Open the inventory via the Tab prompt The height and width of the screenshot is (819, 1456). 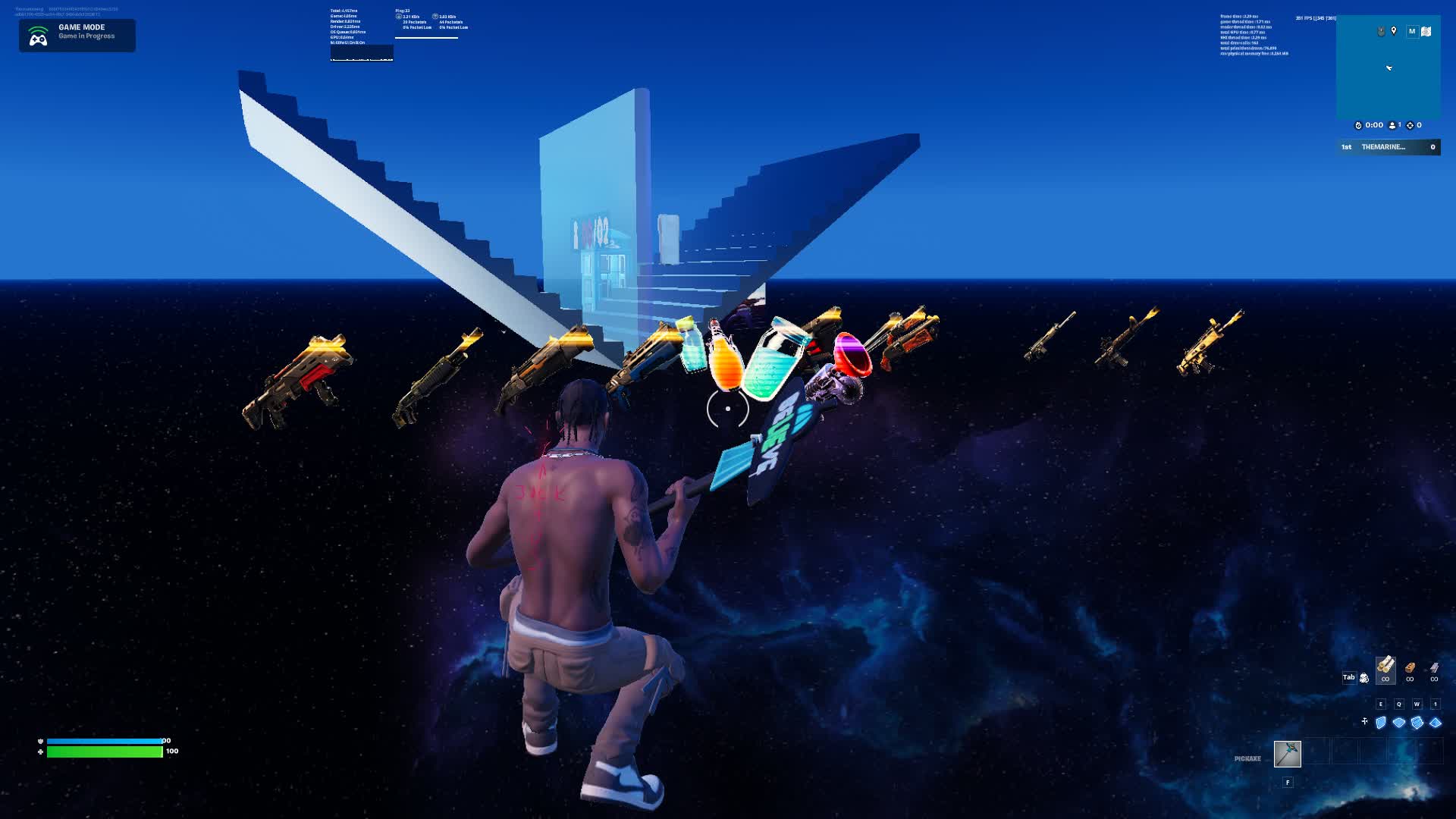pyautogui.click(x=1349, y=677)
